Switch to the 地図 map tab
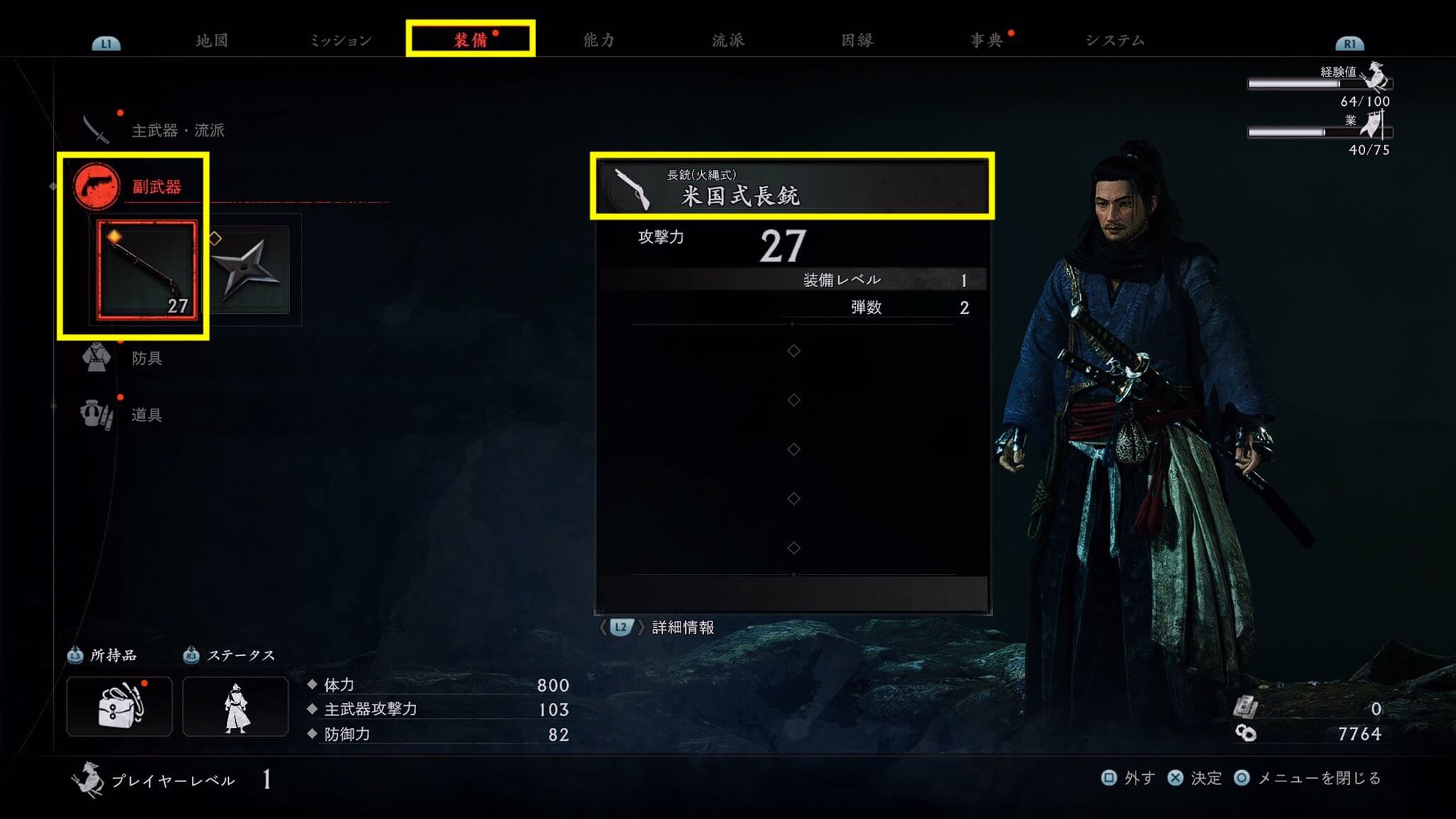The height and width of the screenshot is (819, 1456). (212, 41)
